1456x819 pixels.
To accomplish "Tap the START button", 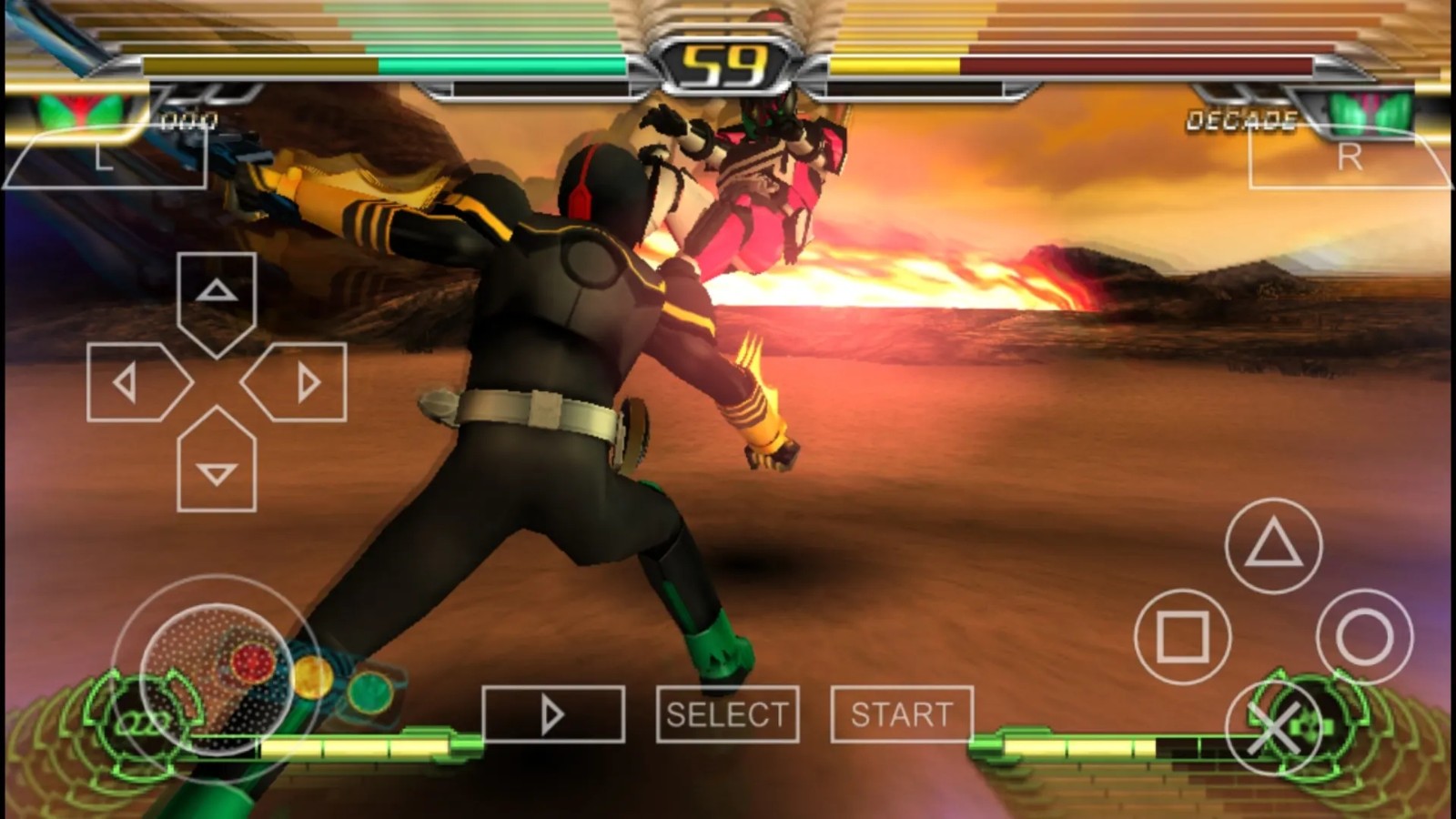I will [902, 714].
